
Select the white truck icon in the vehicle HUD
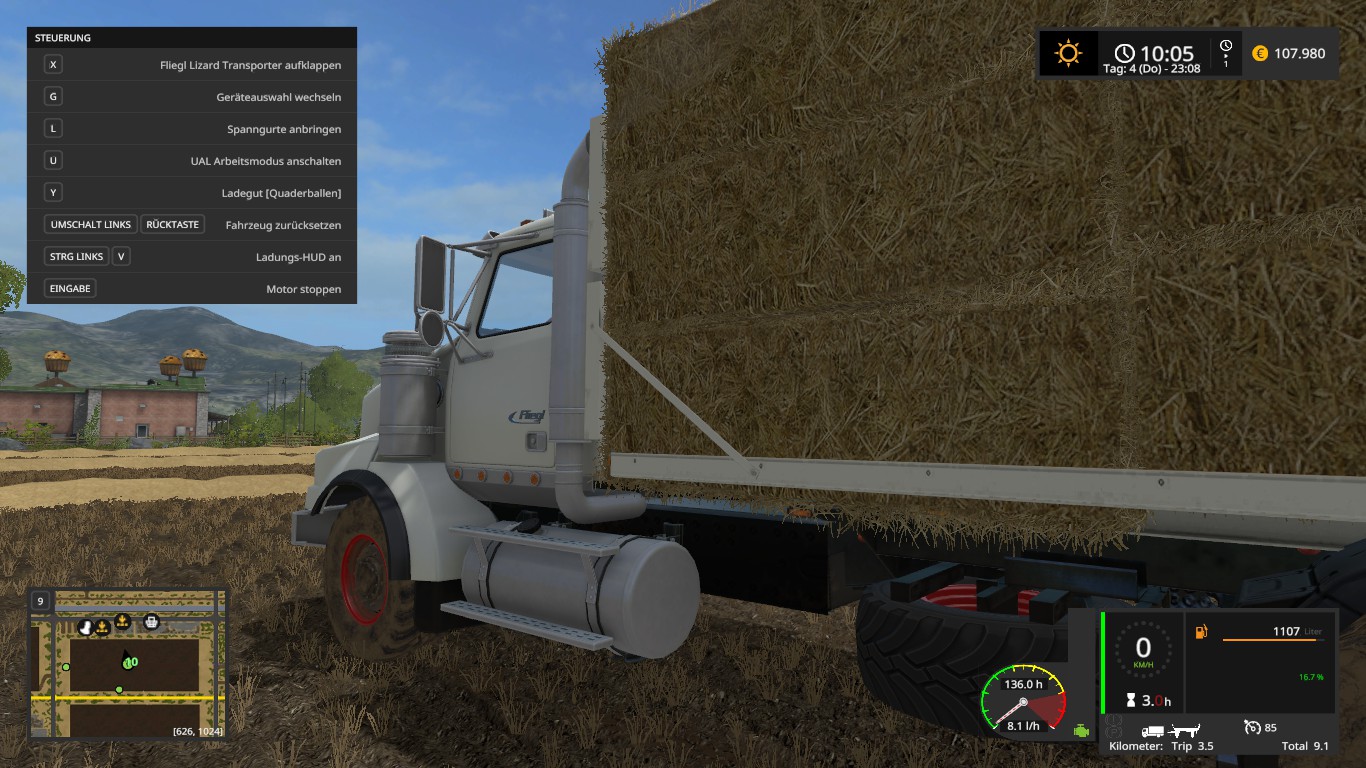pos(1153,731)
